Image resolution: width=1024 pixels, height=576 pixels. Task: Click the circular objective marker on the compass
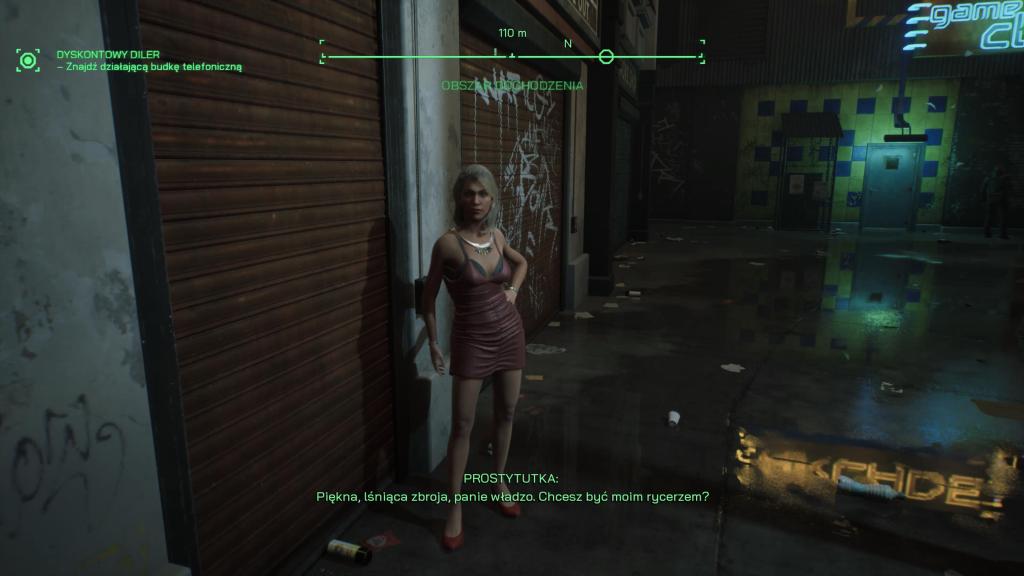click(x=606, y=57)
